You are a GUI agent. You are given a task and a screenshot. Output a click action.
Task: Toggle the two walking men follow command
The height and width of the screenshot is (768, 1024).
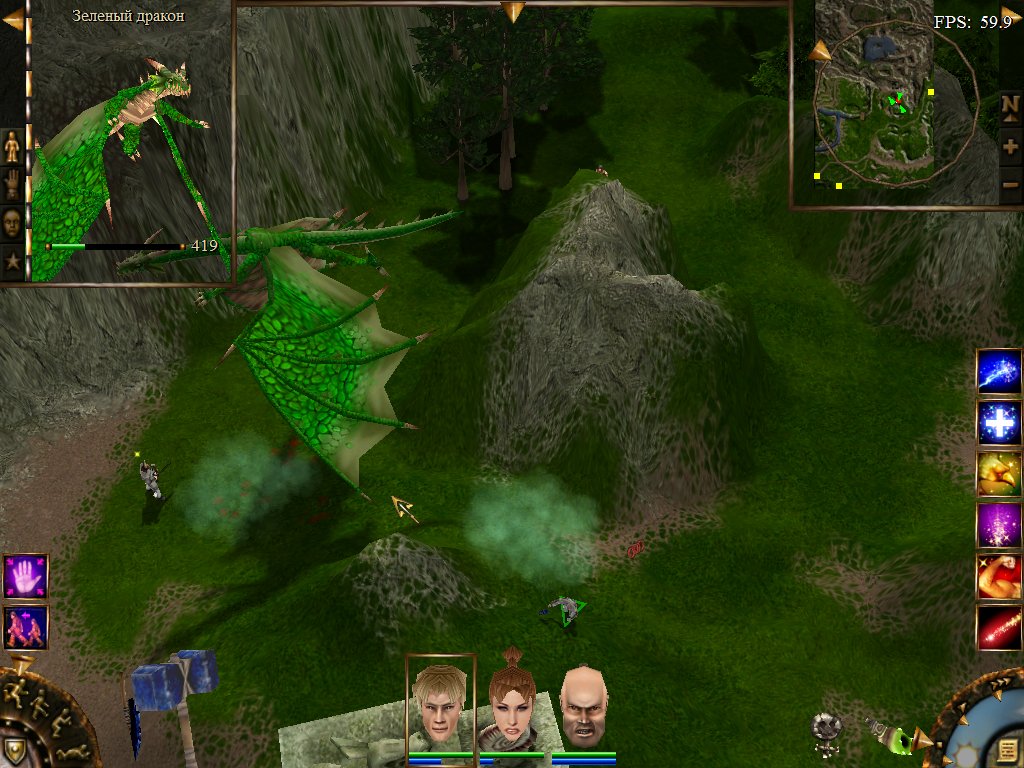(25, 627)
